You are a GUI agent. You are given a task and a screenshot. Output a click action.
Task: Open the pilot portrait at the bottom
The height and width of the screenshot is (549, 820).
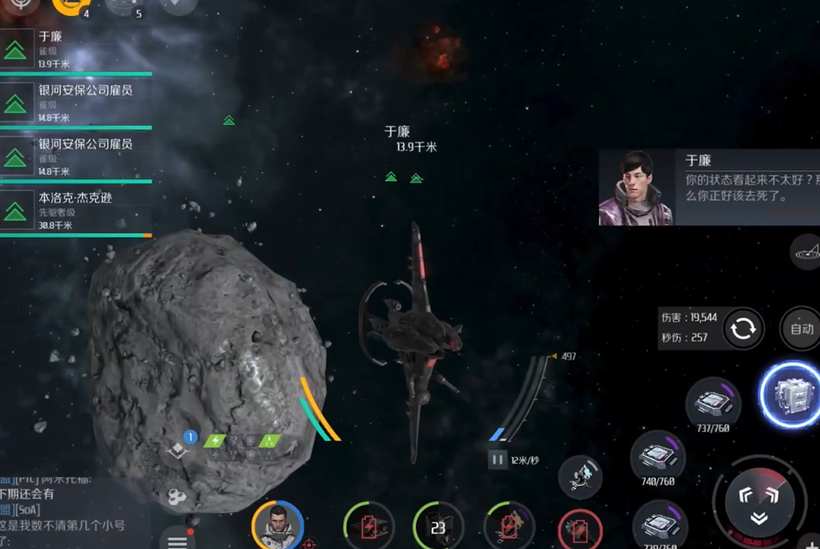[277, 524]
